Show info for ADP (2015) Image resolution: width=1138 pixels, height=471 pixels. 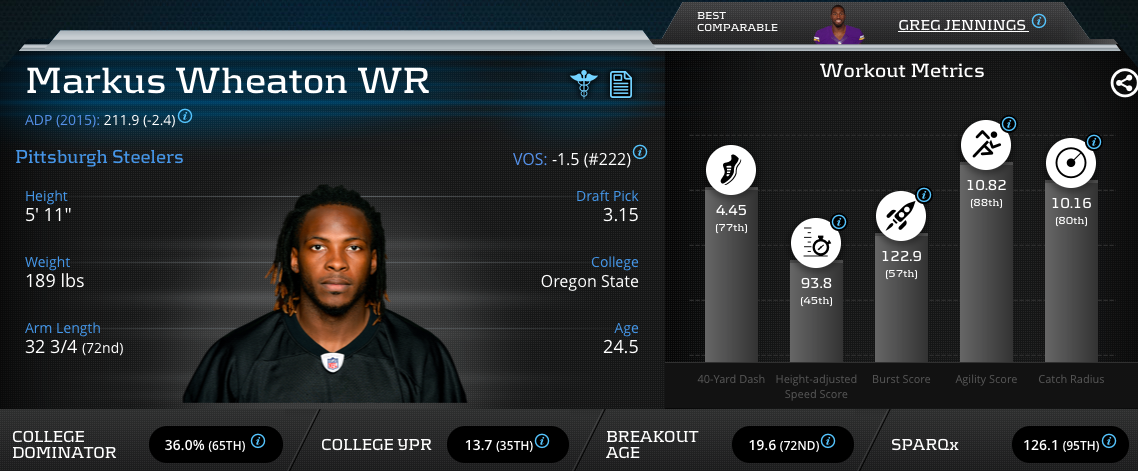pos(185,116)
